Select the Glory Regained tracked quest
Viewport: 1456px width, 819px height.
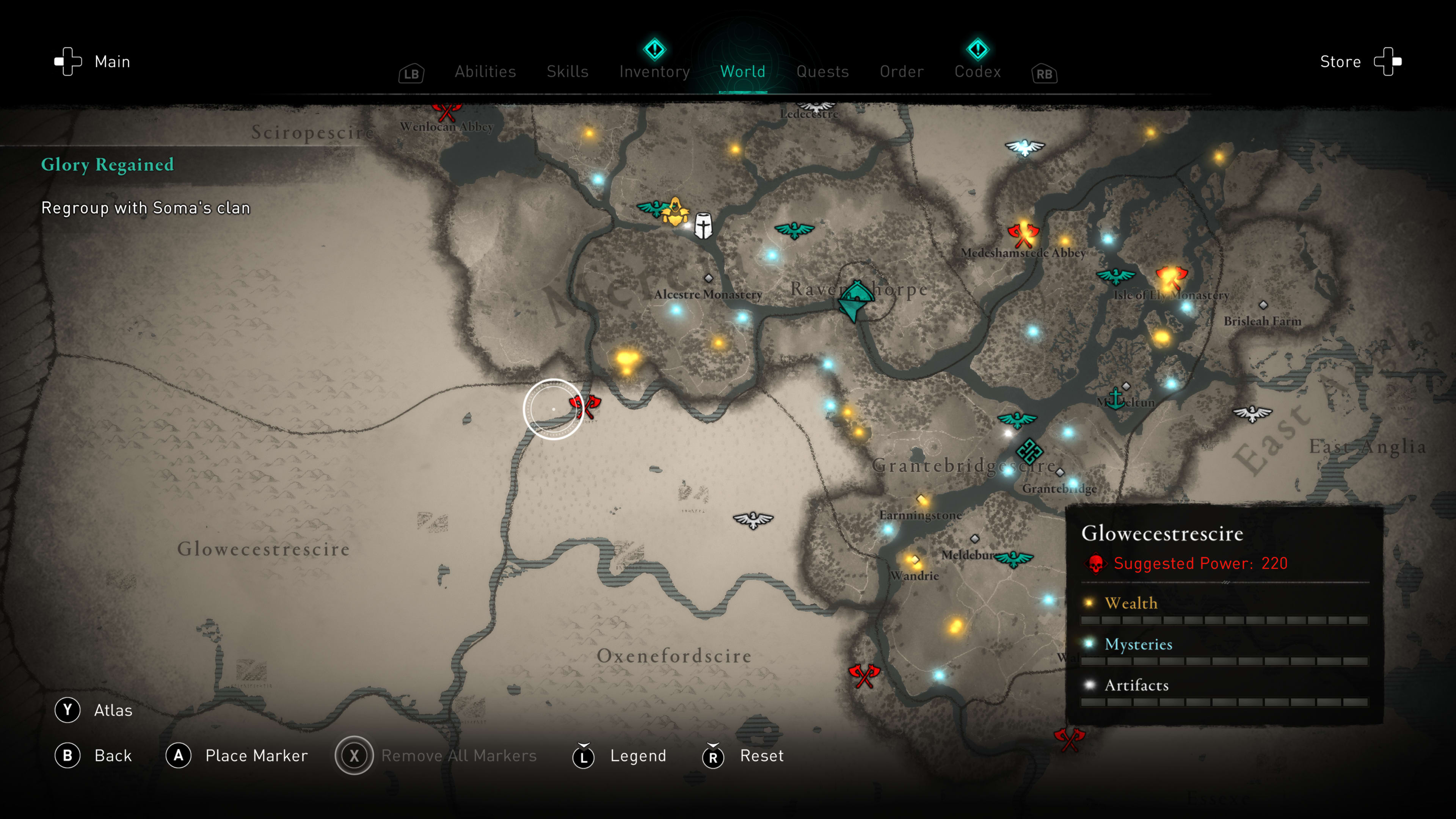click(107, 165)
